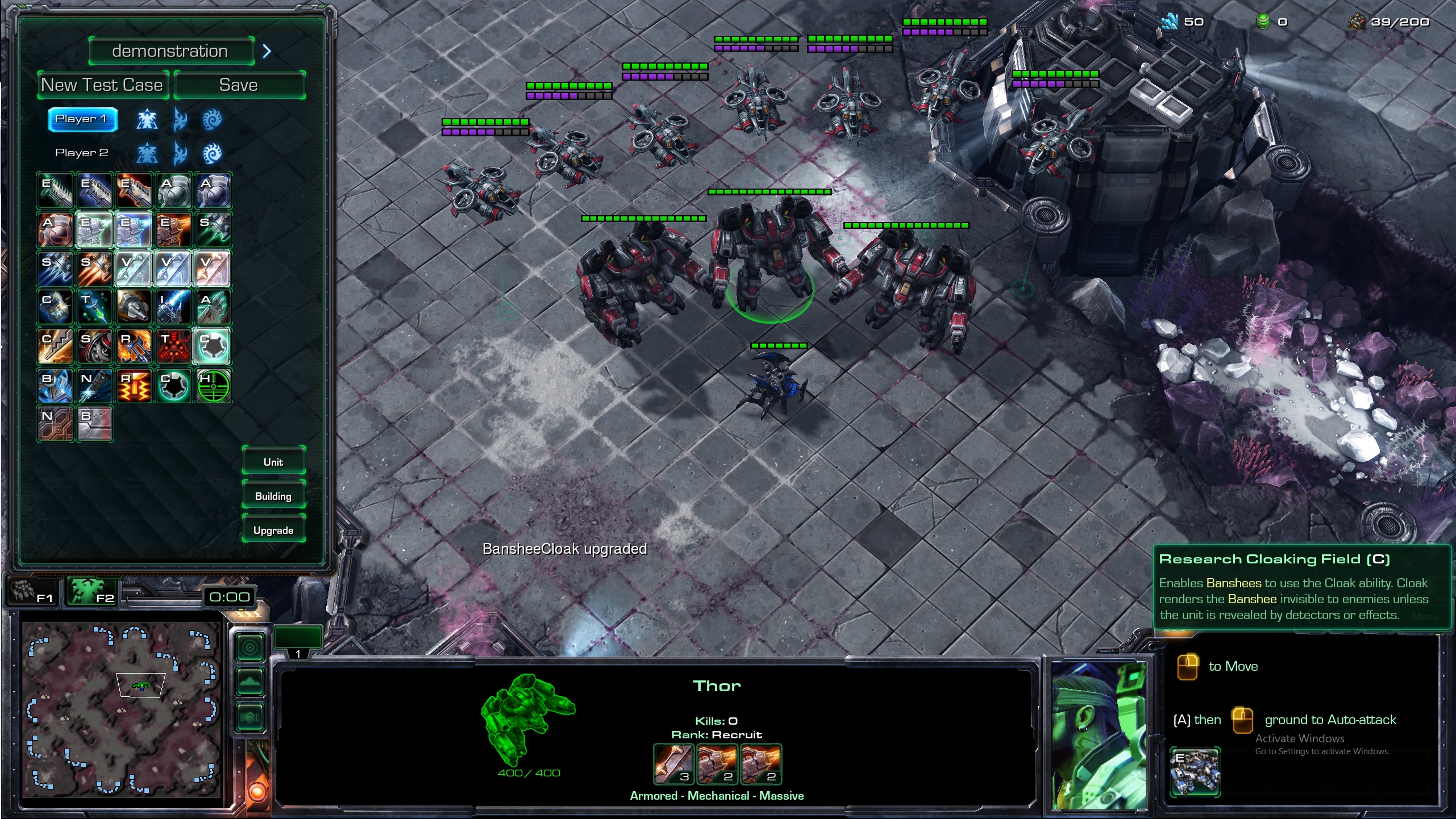Click the New Test Case button

tap(103, 85)
